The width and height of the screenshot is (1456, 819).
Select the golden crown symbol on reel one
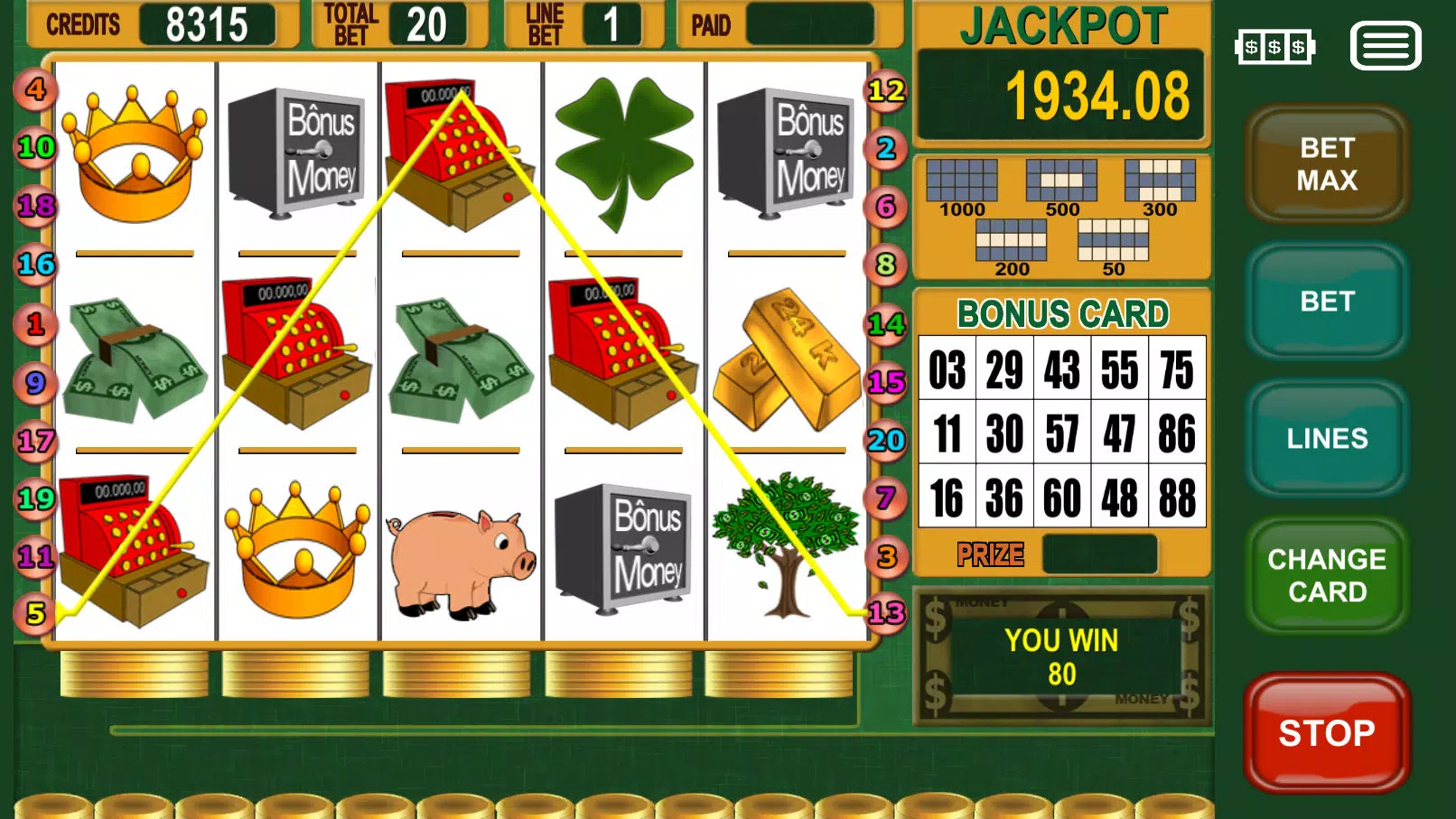pos(137,154)
